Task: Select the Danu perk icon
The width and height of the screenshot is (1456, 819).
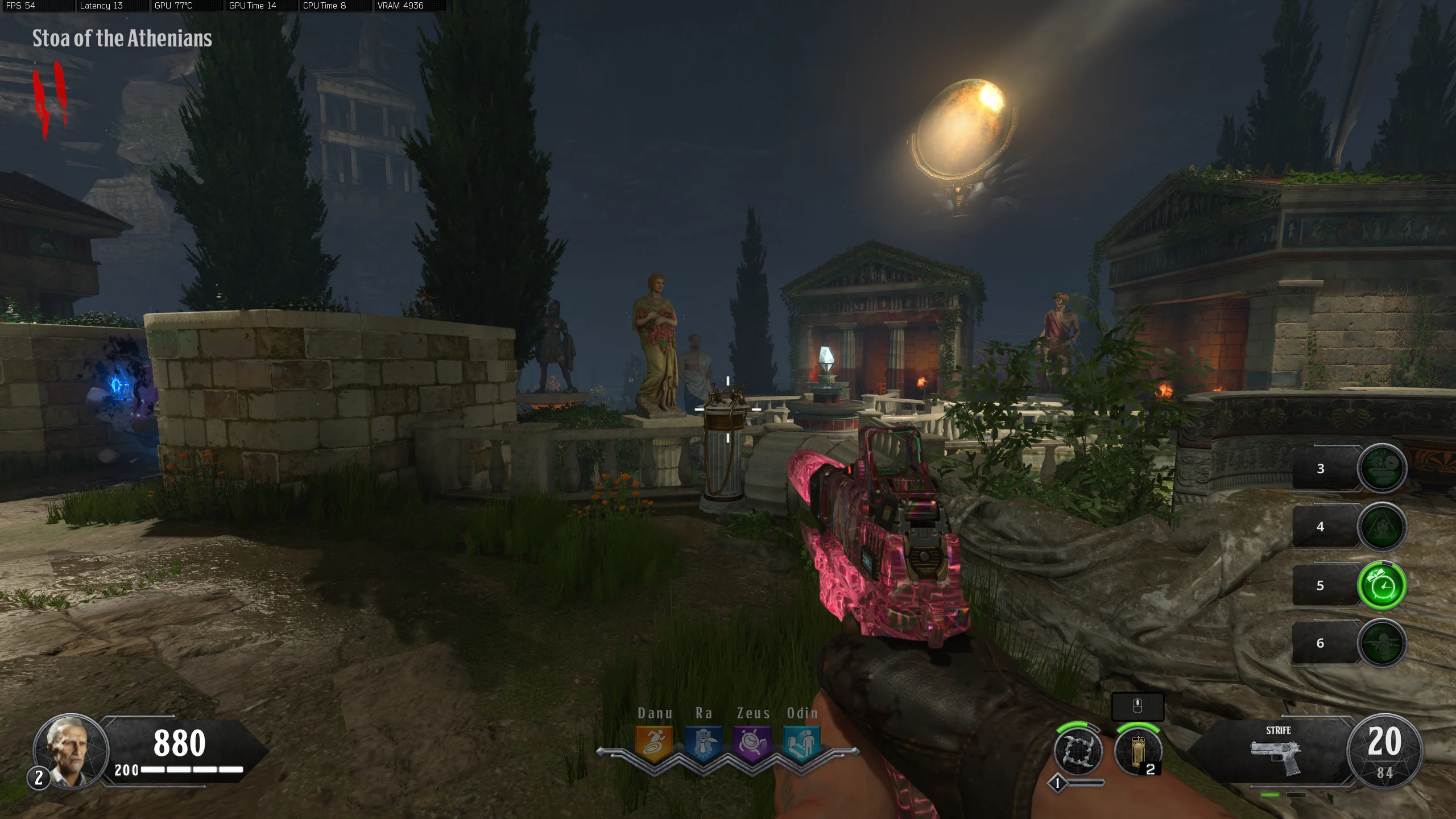Action: 654,743
